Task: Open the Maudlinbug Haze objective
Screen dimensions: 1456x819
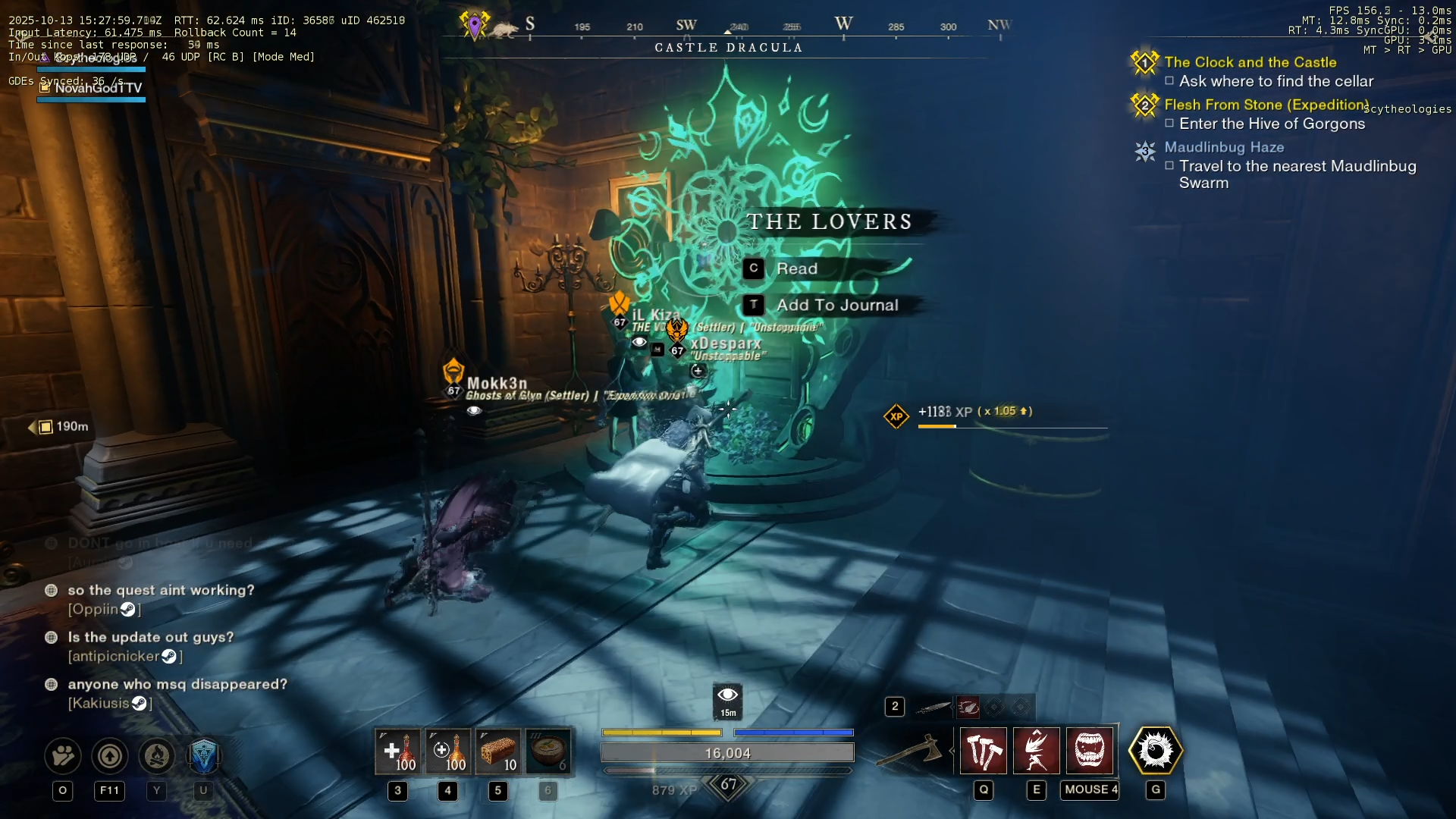Action: point(1223,147)
